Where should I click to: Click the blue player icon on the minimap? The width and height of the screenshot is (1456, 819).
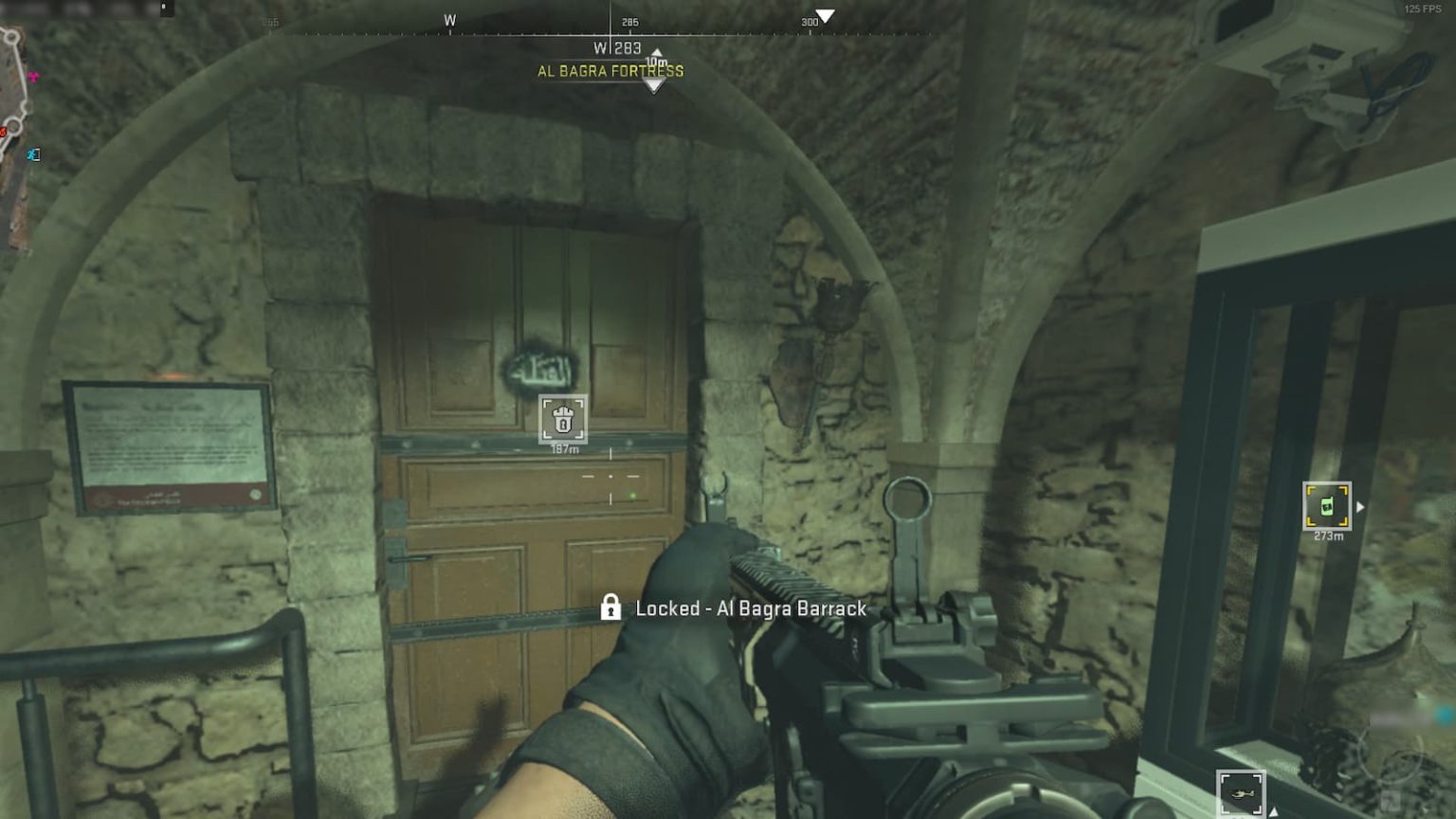pyautogui.click(x=30, y=154)
